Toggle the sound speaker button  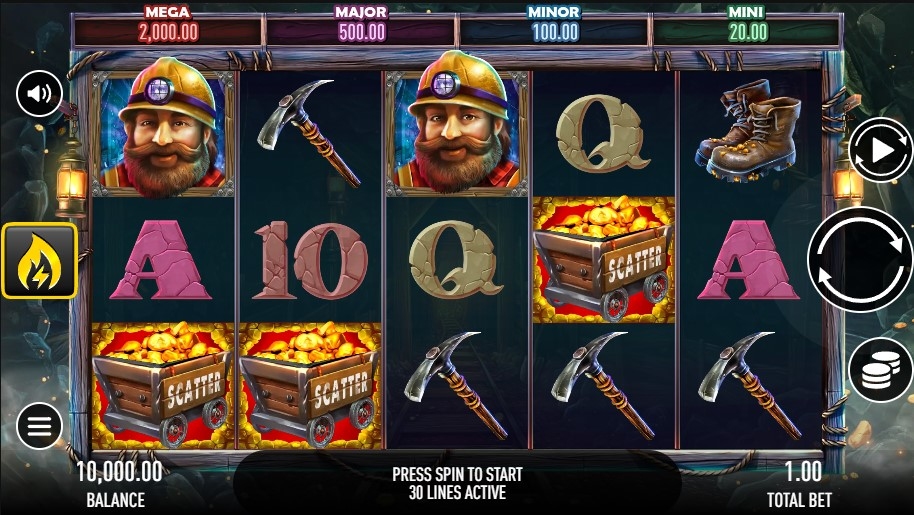(x=39, y=95)
